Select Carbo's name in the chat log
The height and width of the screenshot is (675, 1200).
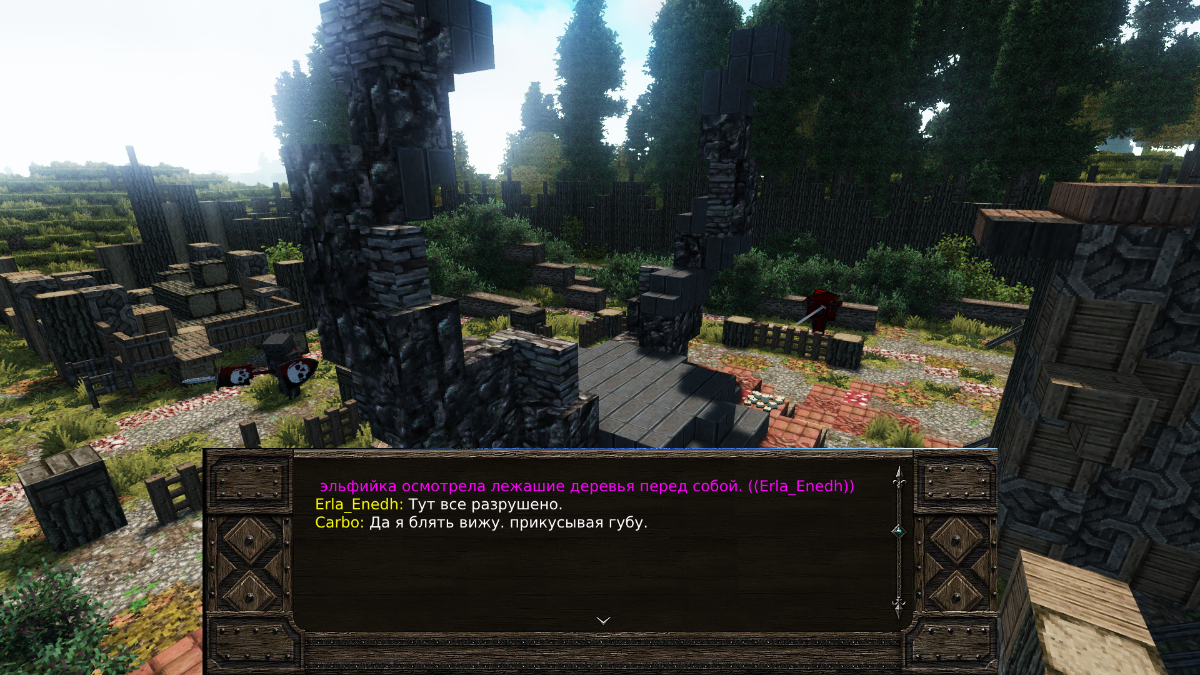339,522
